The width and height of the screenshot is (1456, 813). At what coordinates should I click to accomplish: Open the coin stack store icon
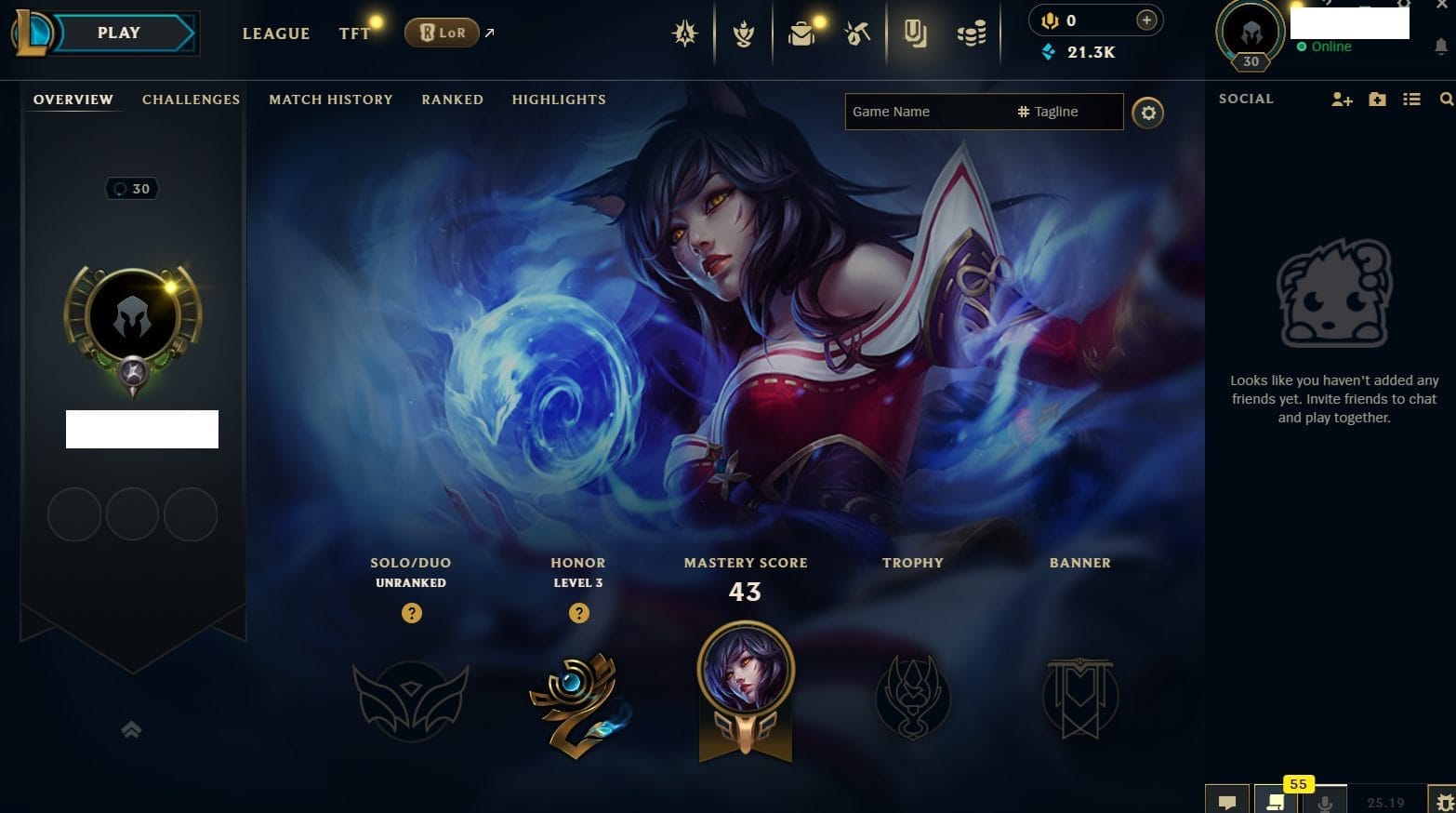coord(972,34)
